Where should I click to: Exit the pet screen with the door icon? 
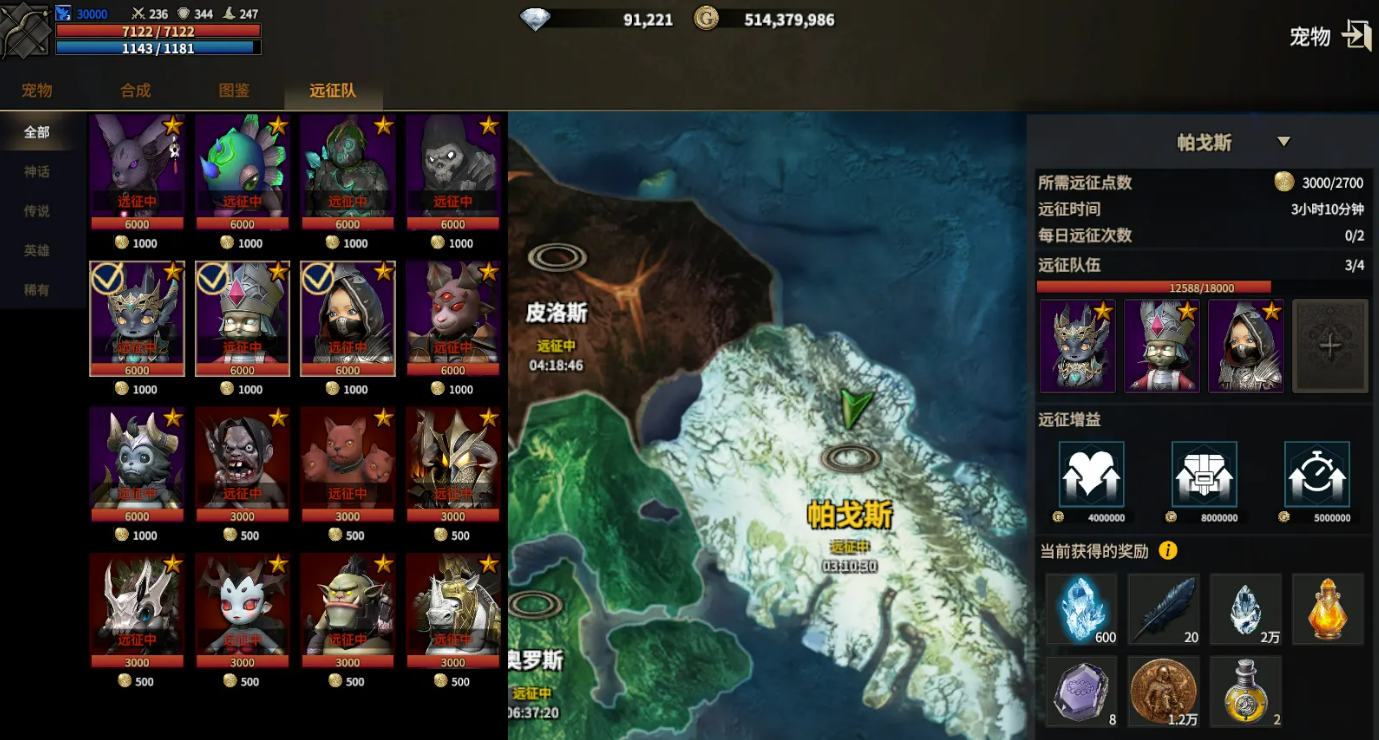click(x=1357, y=37)
